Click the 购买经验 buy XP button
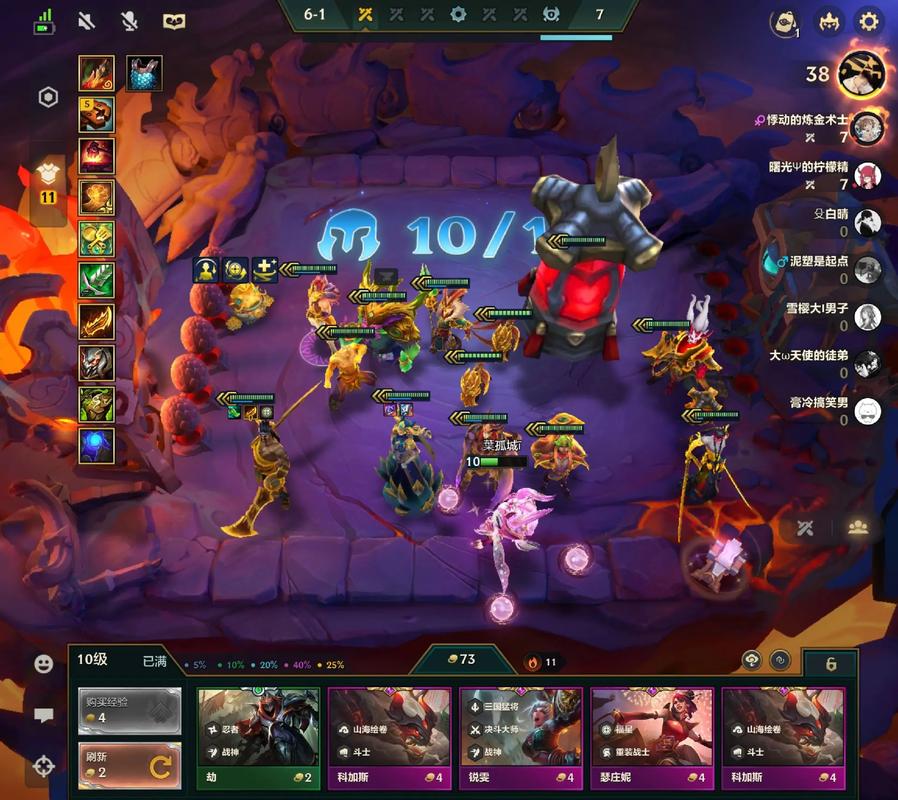898x800 pixels. (130, 710)
